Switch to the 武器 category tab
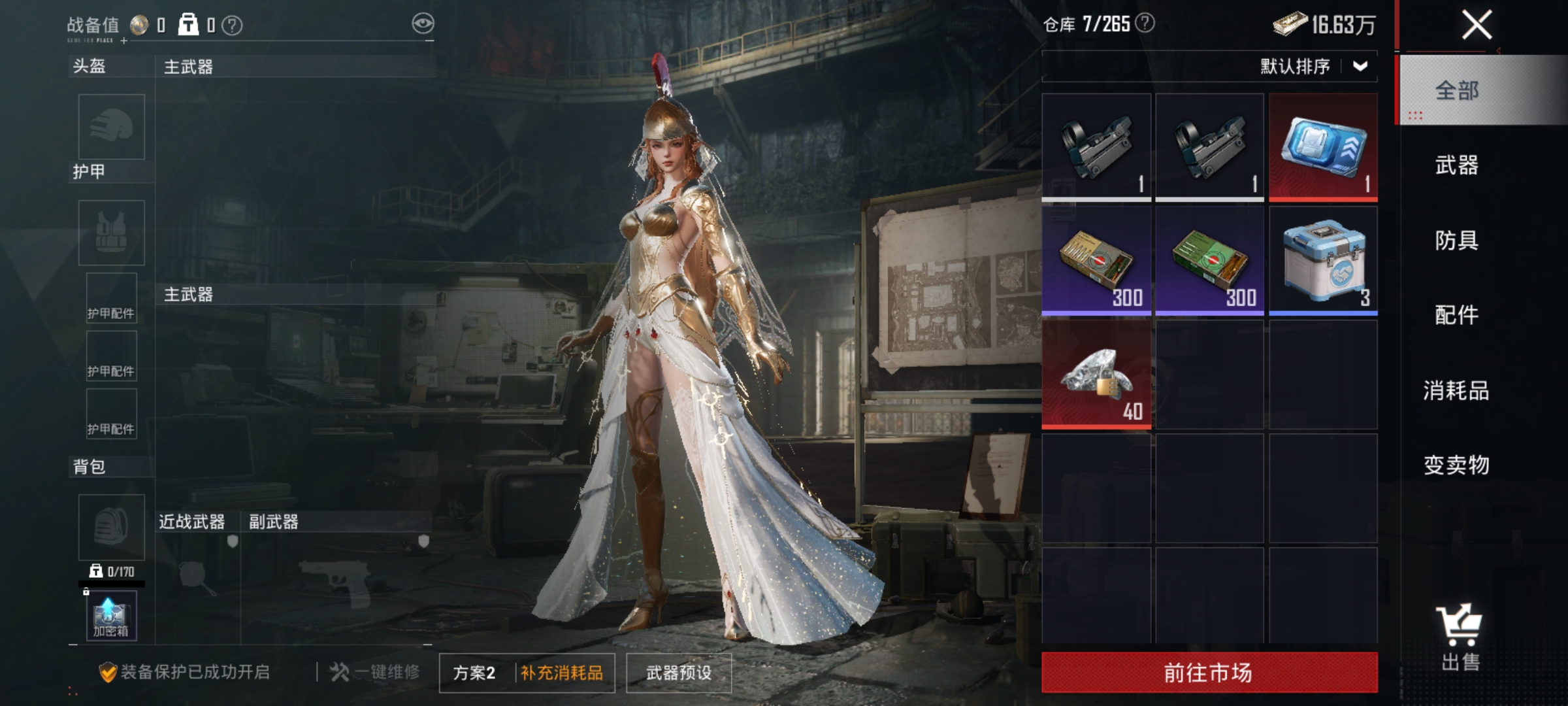Viewport: 1568px width, 706px height. pos(1456,165)
